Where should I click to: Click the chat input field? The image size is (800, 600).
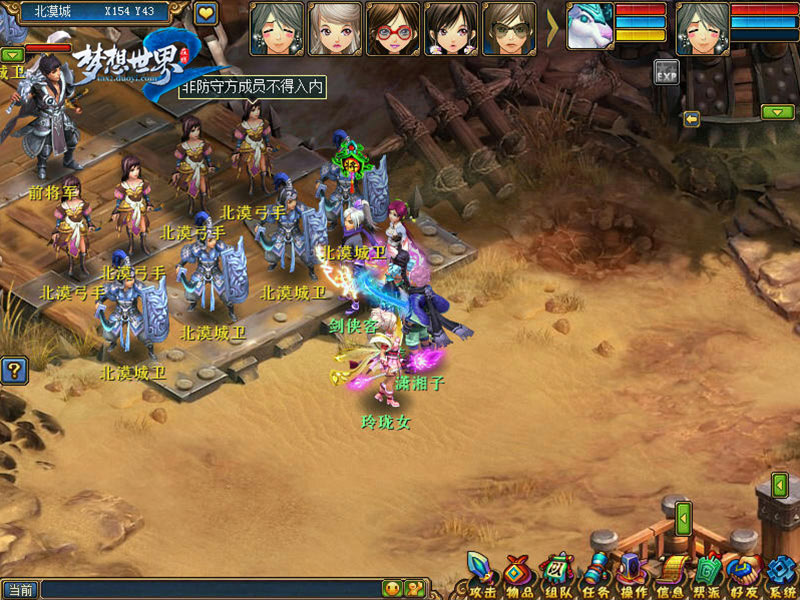pyautogui.click(x=210, y=589)
